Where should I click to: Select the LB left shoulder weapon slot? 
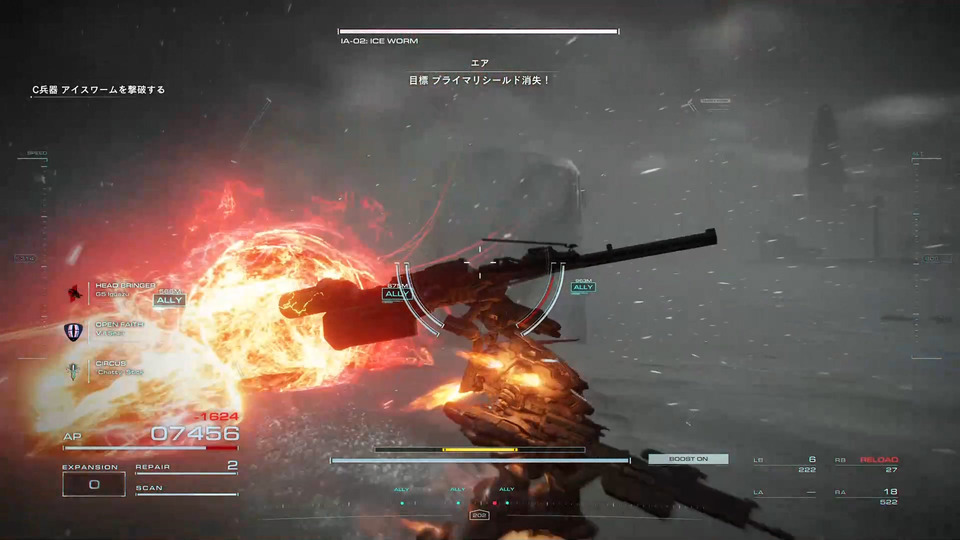click(x=784, y=464)
